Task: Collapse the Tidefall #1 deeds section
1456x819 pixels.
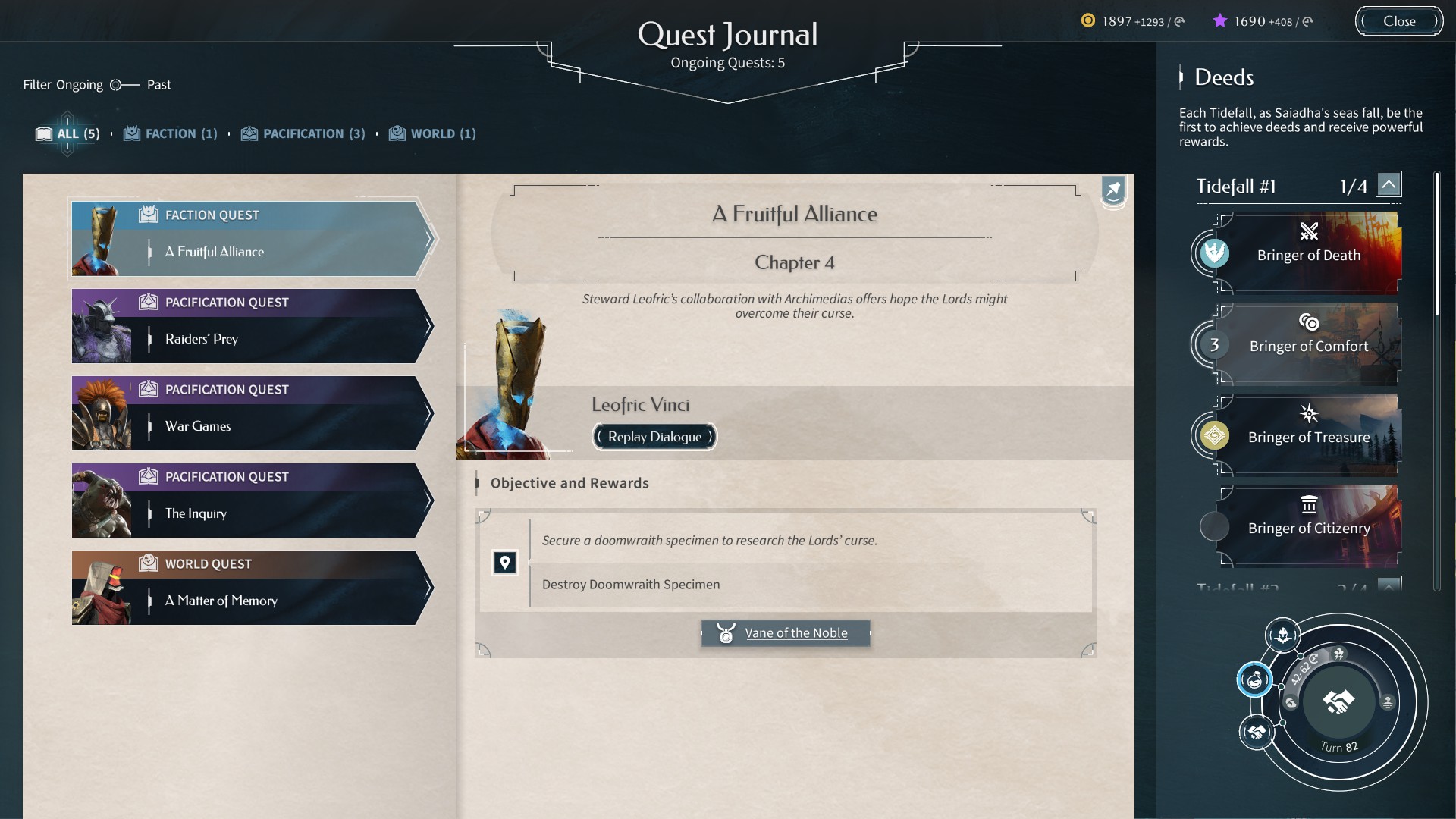Action: coord(1389,183)
